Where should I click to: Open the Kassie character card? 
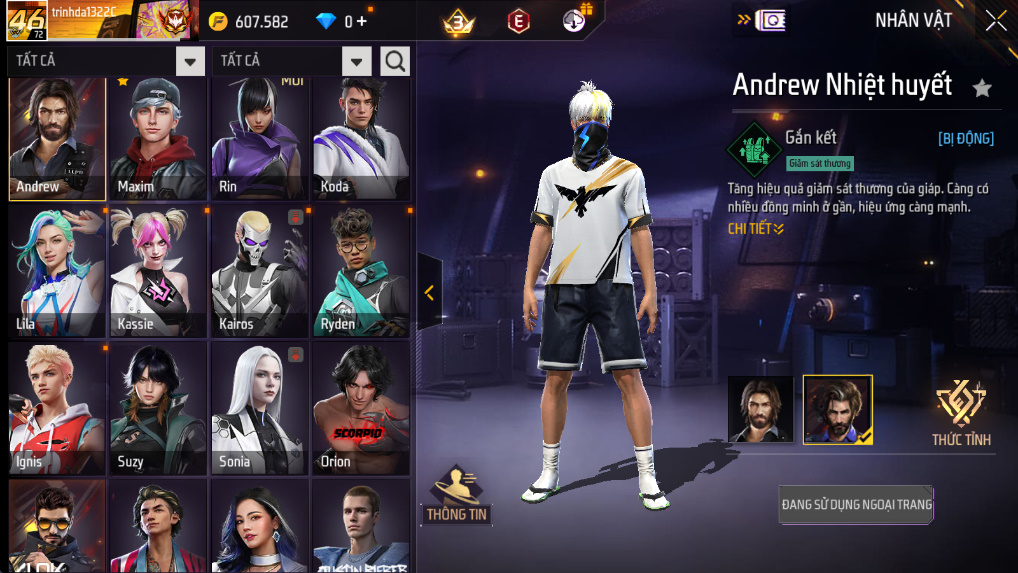158,272
